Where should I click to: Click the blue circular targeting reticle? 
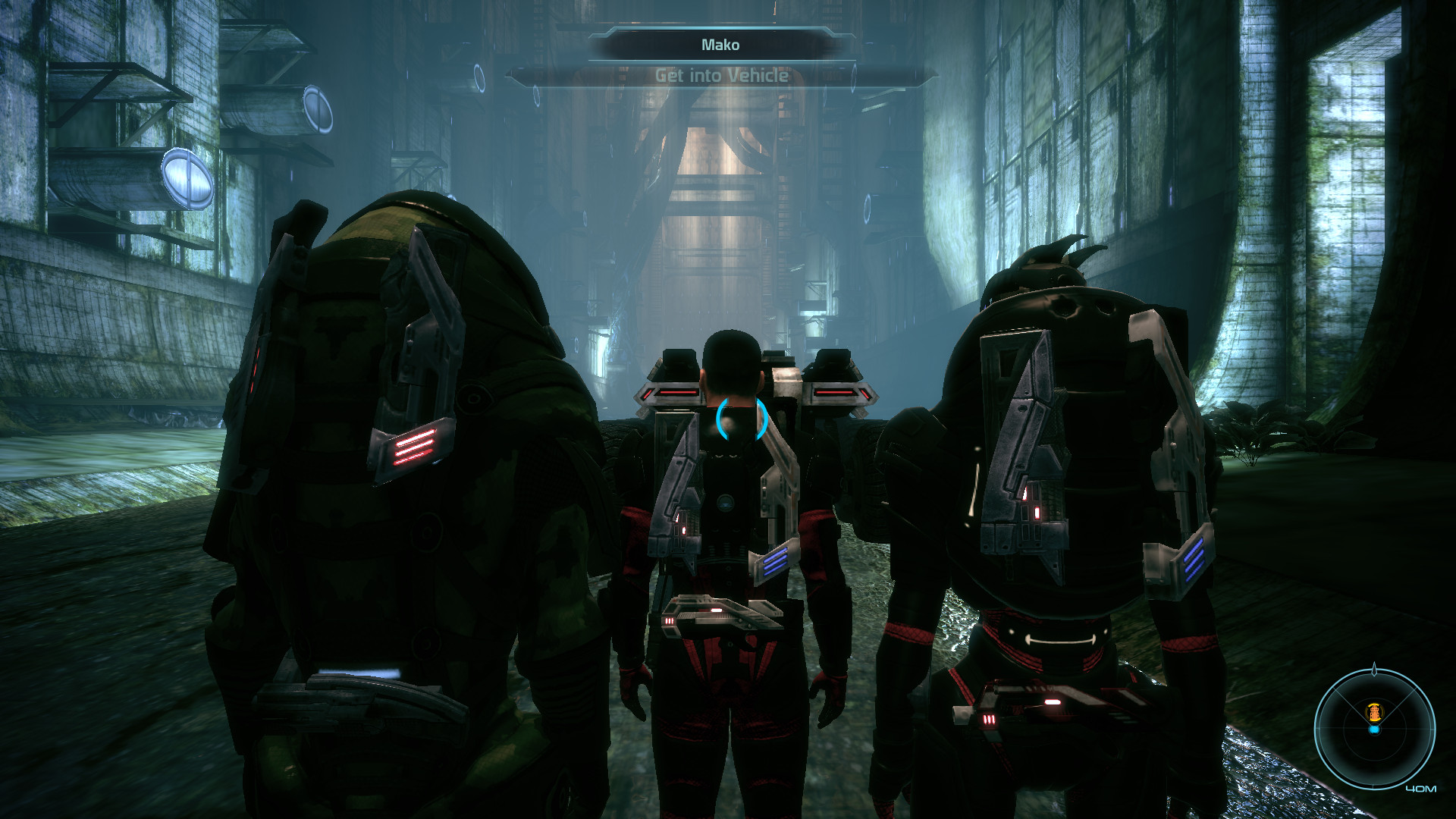pos(742,419)
